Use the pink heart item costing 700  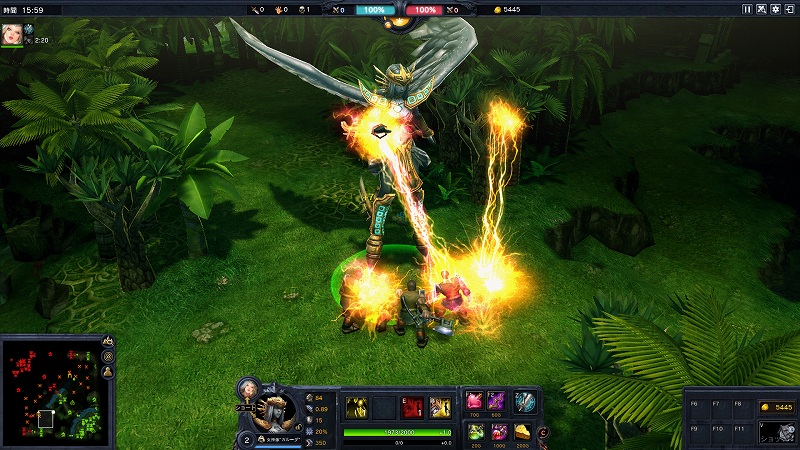point(474,401)
